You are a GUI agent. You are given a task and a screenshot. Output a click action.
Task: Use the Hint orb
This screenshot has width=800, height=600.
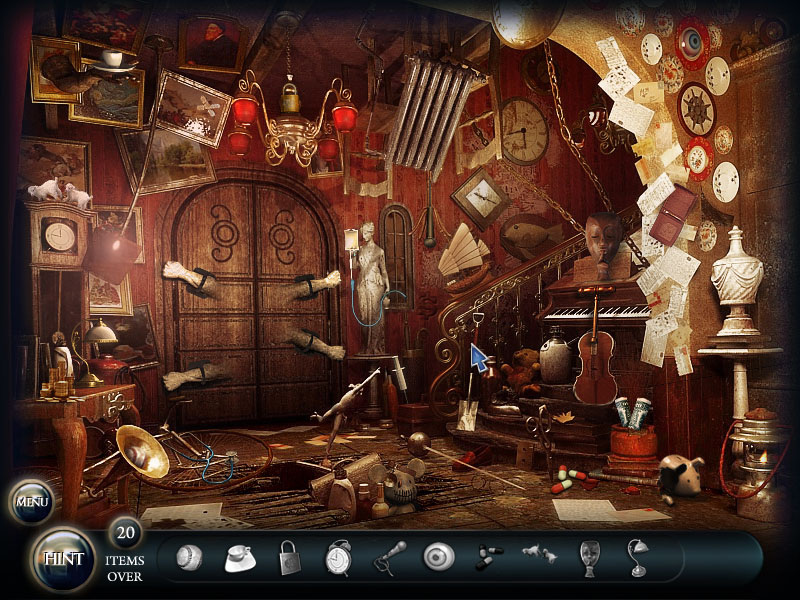[62, 558]
